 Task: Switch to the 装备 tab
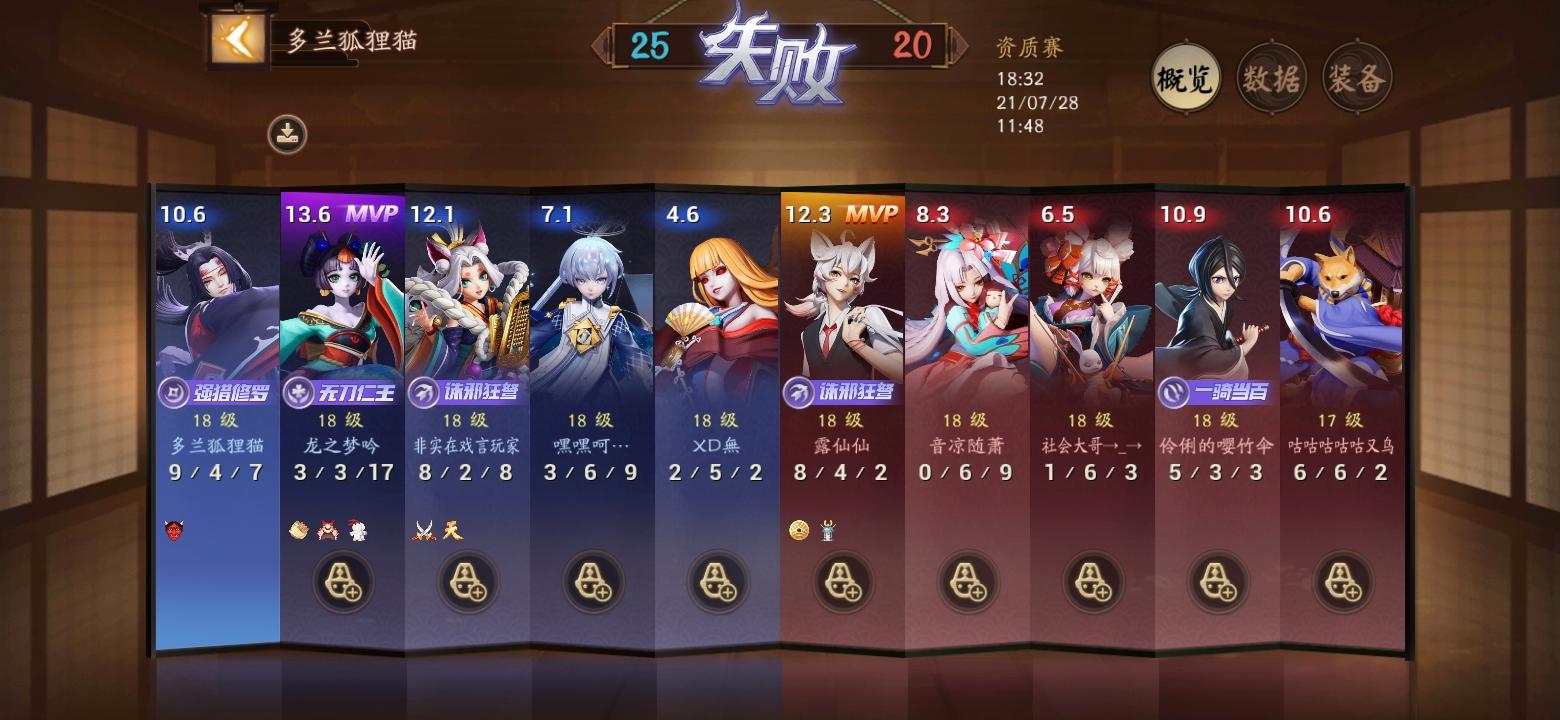1355,77
